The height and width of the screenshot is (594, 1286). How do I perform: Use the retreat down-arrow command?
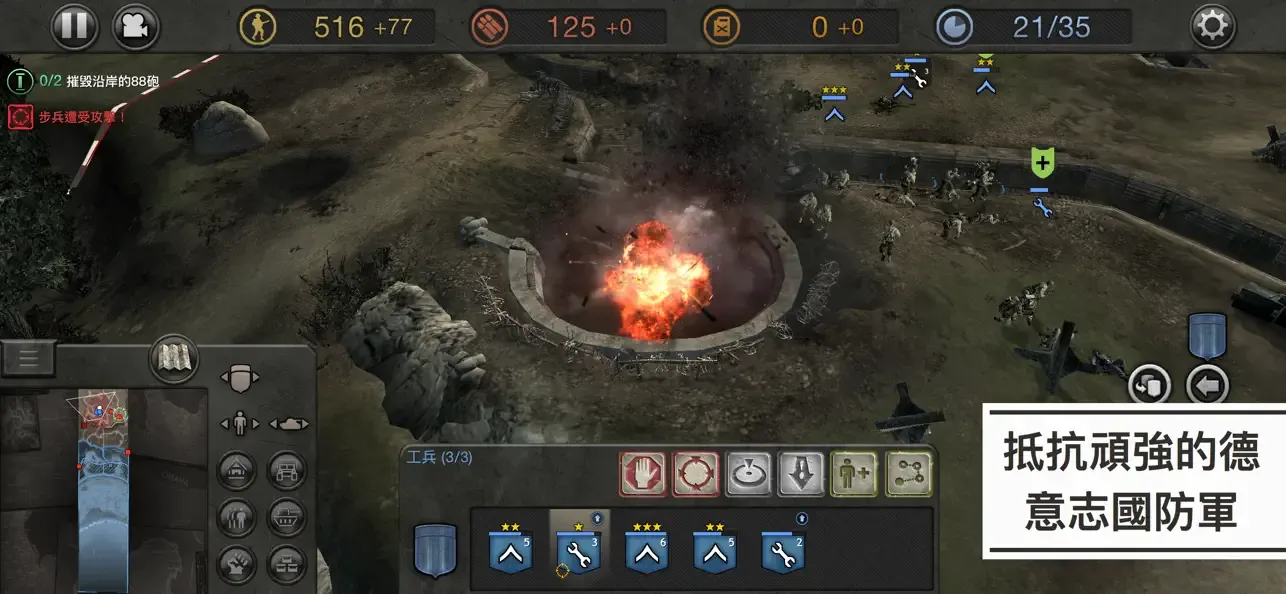click(801, 474)
